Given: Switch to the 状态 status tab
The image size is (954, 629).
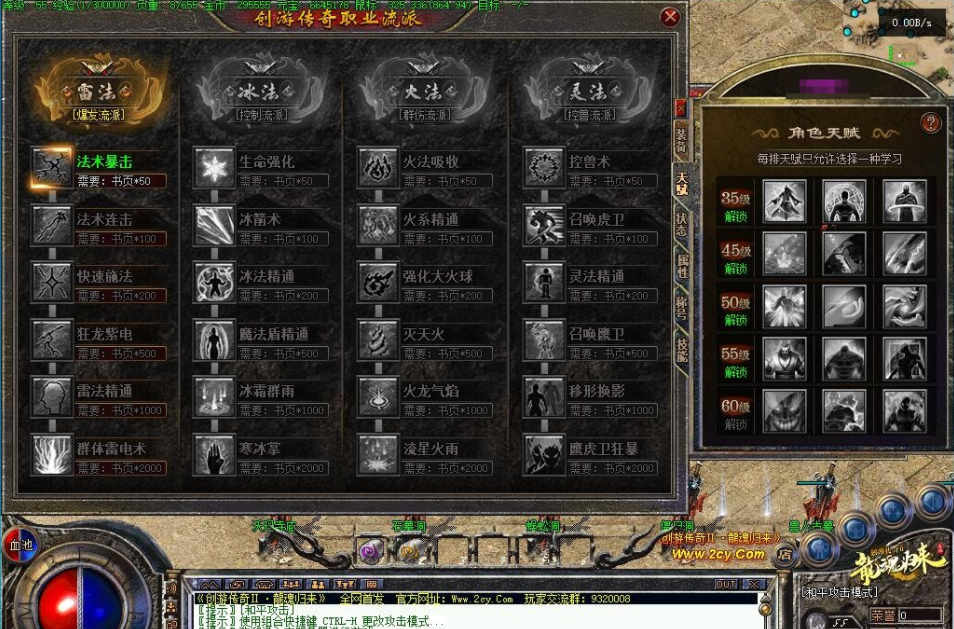Looking at the screenshot, I should pyautogui.click(x=681, y=223).
